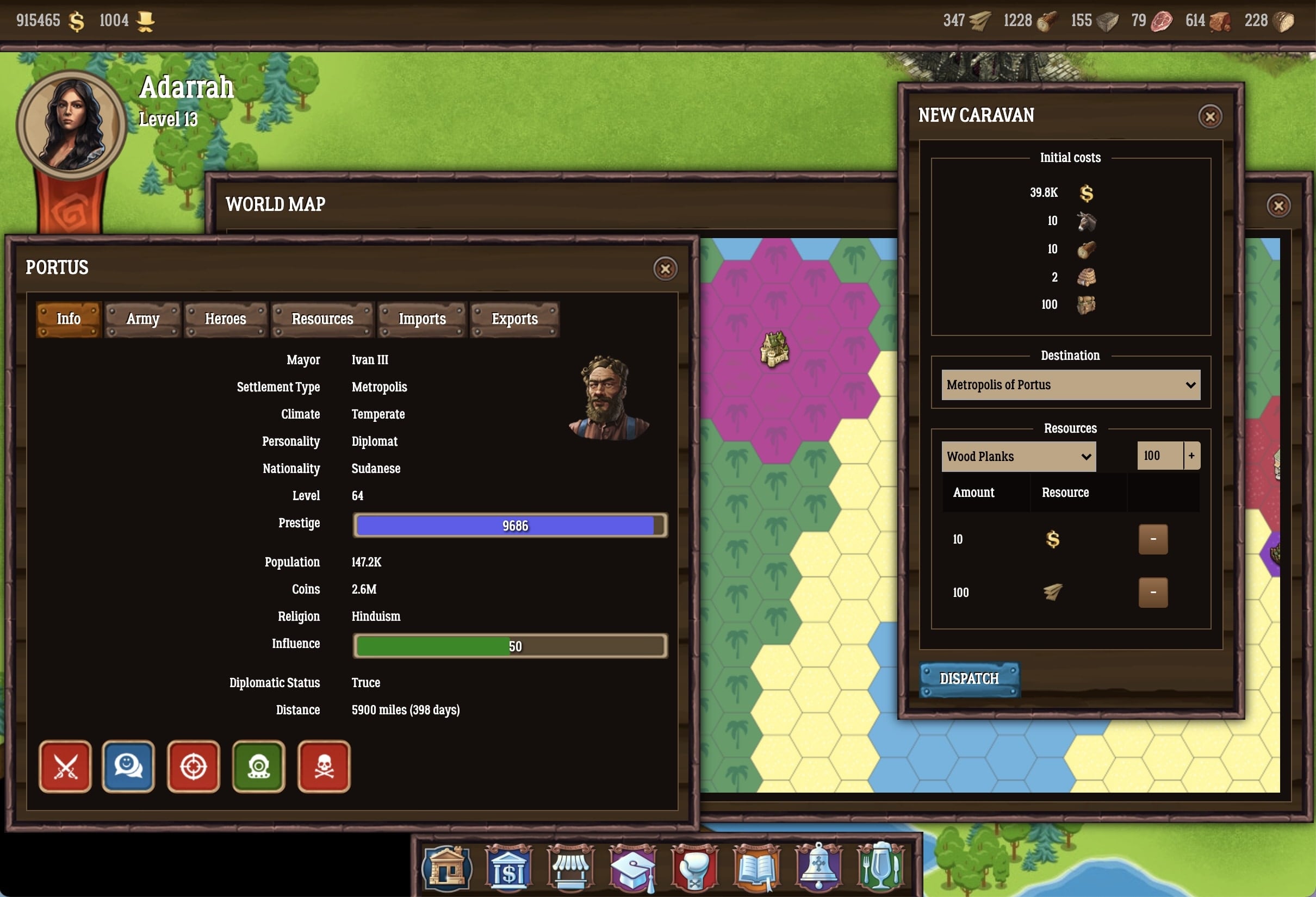Open the blue diplomacy chat button

(128, 767)
